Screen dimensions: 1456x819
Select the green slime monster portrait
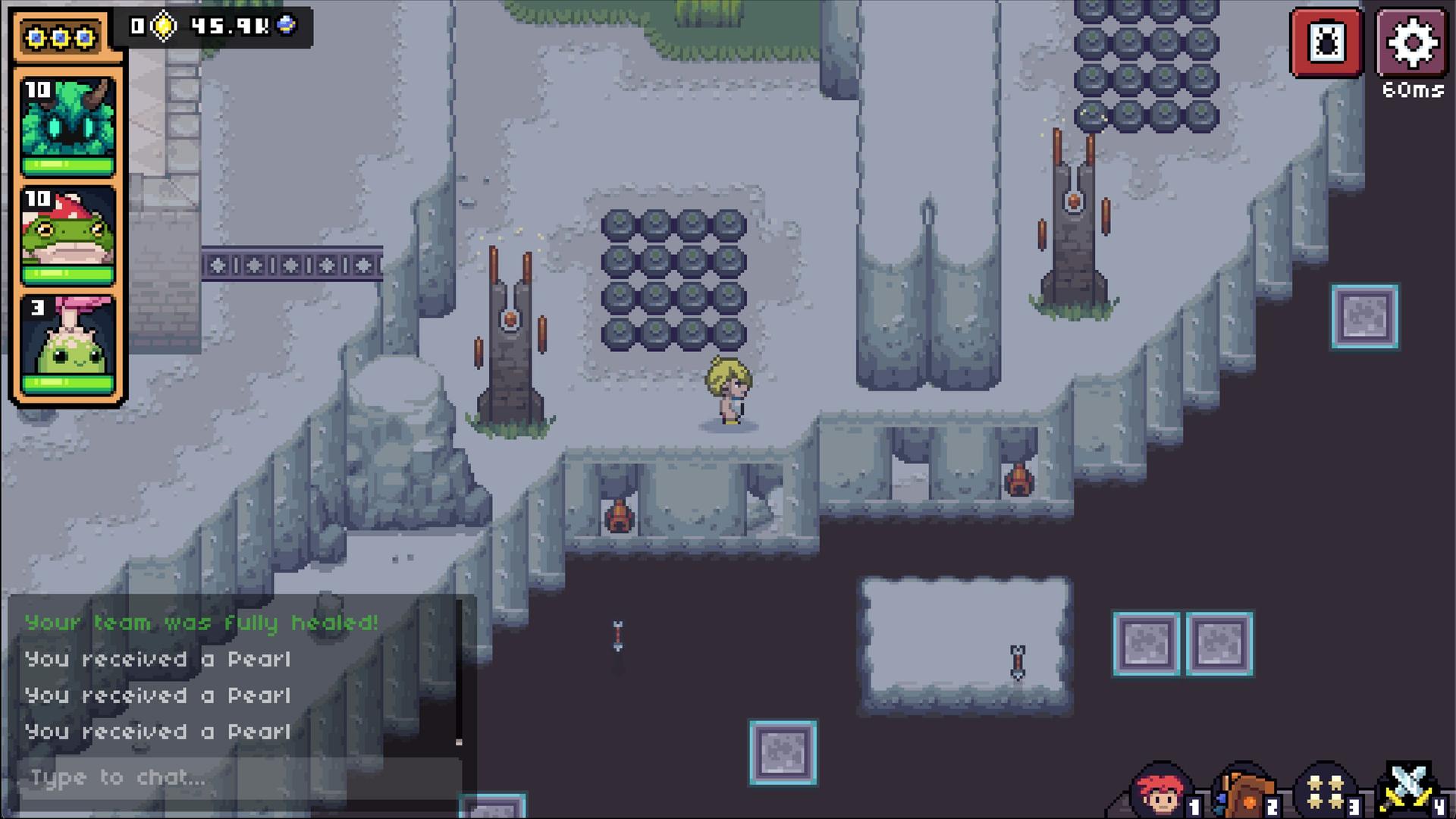pyautogui.click(x=68, y=344)
